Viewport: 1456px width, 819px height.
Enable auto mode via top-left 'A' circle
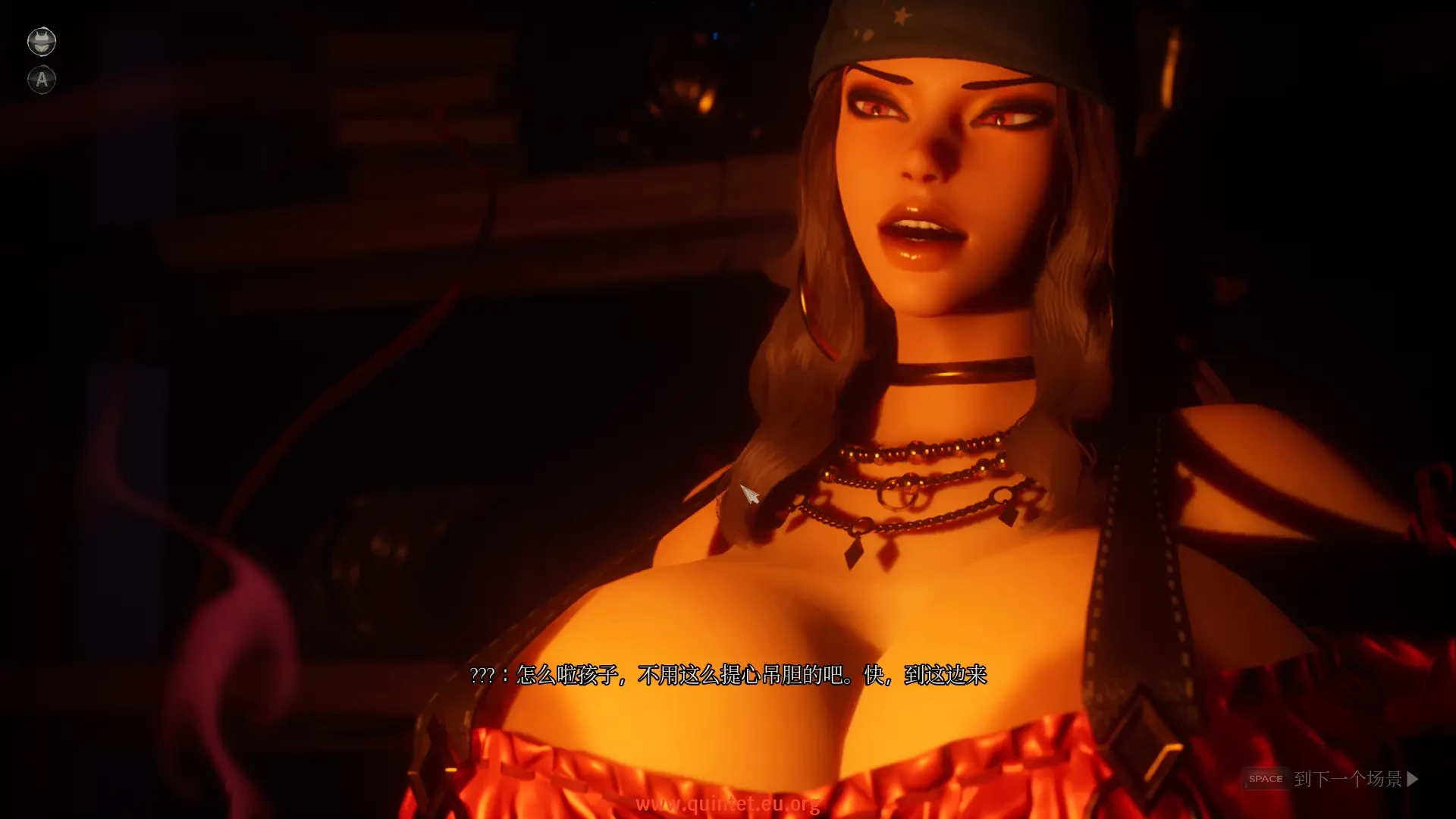tap(42, 79)
